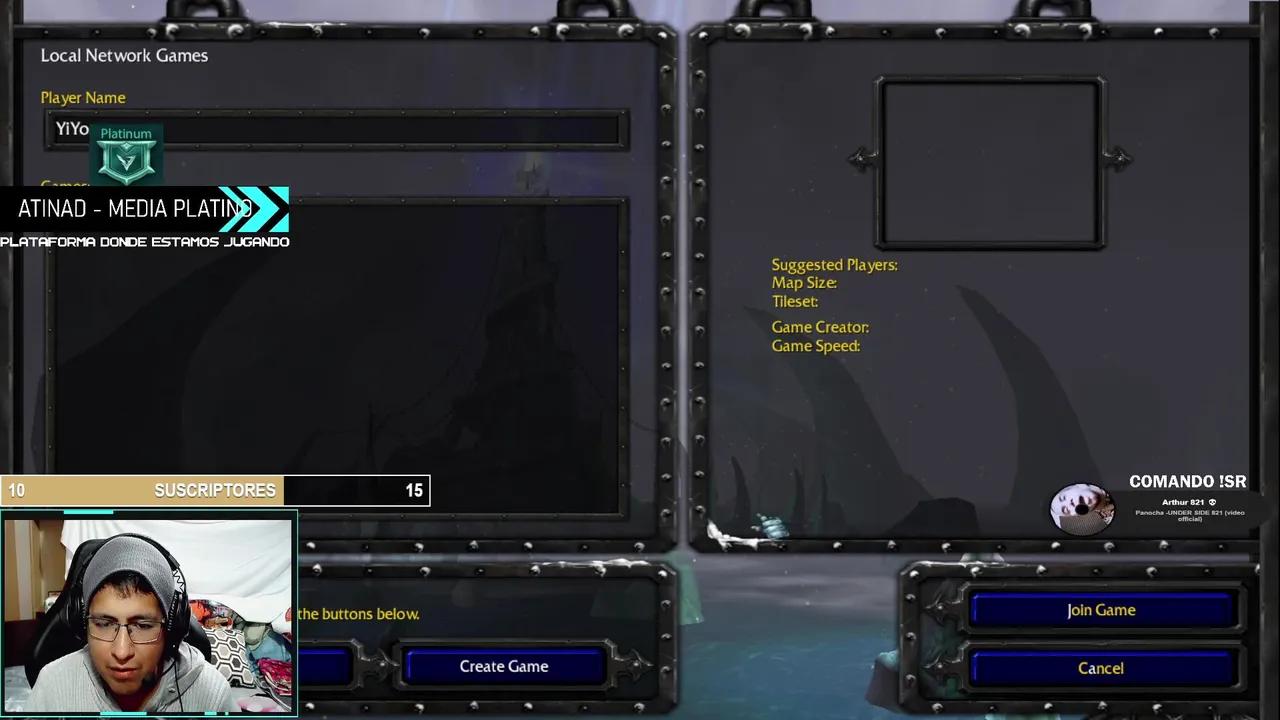Click the spinning album art in song widget

(x=1083, y=508)
